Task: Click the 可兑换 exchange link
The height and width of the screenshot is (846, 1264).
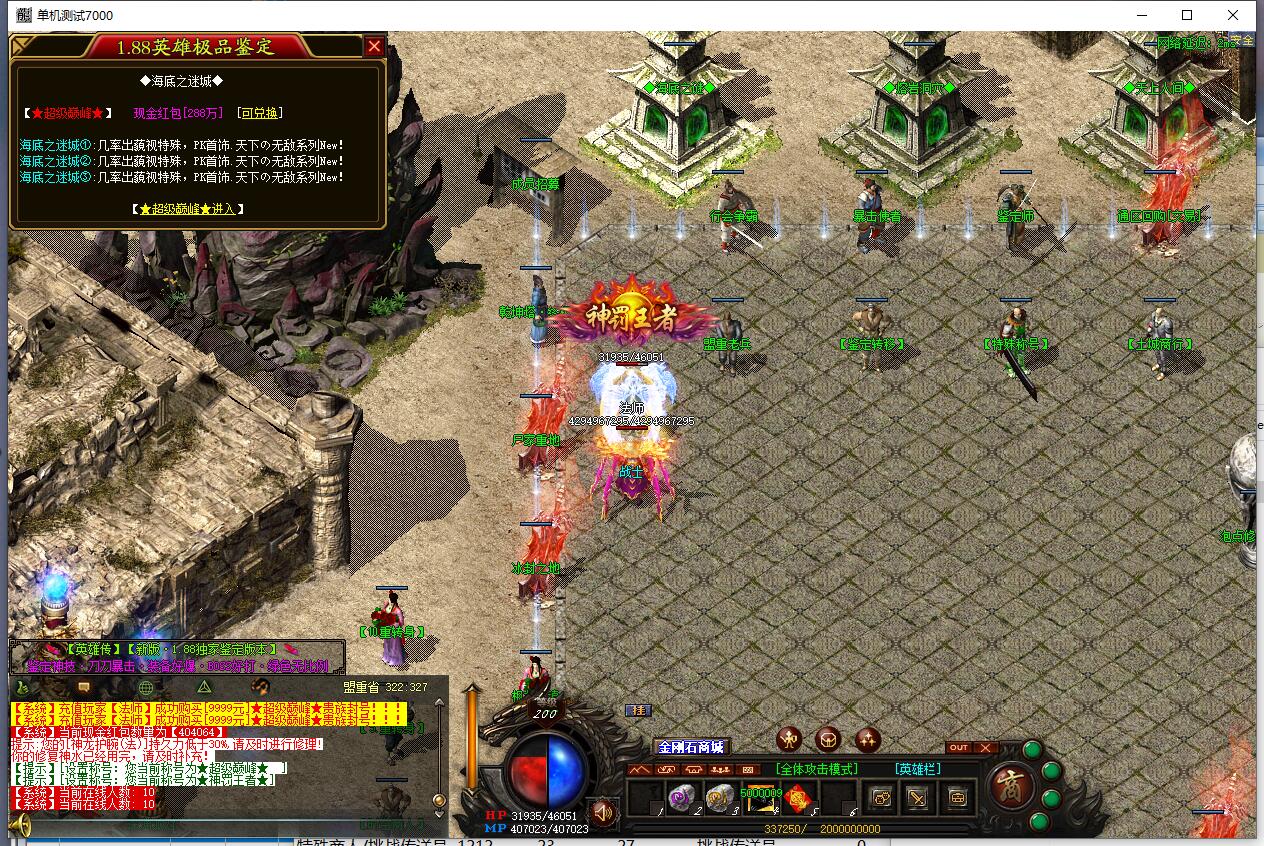Action: pos(261,113)
